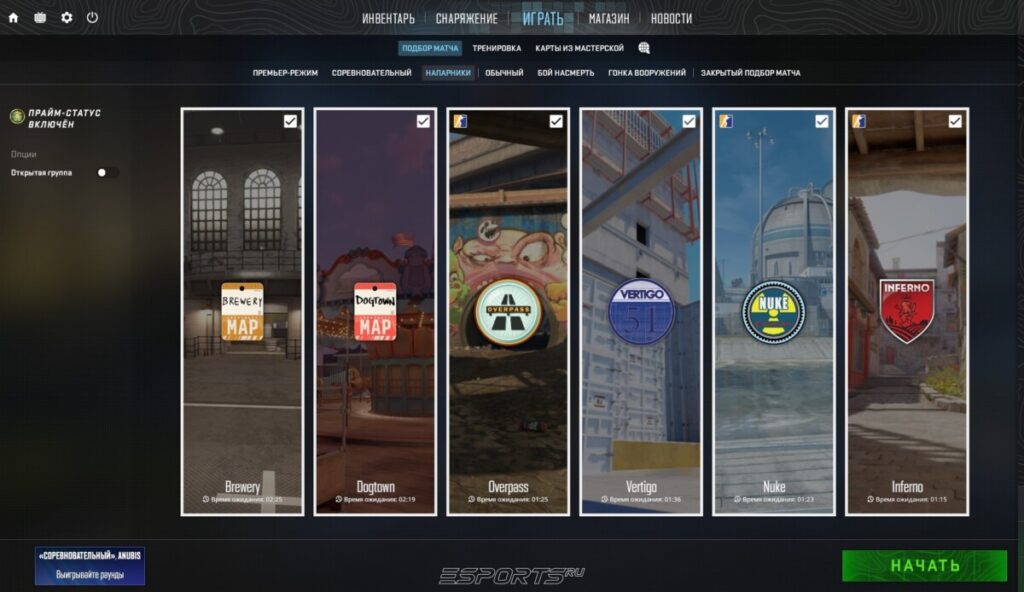The image size is (1024, 592).
Task: Choose the Overpass map card
Action: pyautogui.click(x=508, y=312)
